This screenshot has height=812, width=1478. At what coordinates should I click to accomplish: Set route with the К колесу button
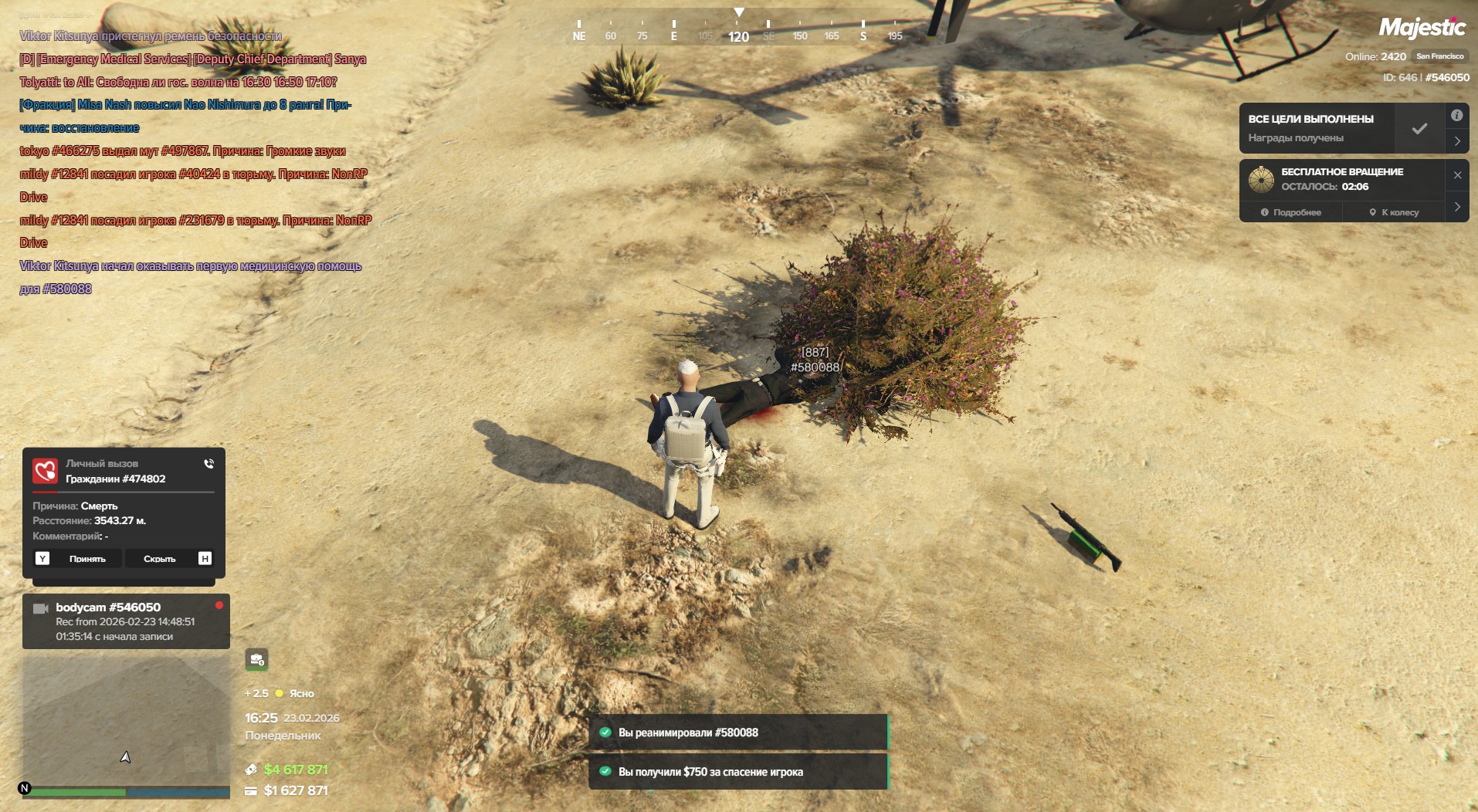point(1394,212)
